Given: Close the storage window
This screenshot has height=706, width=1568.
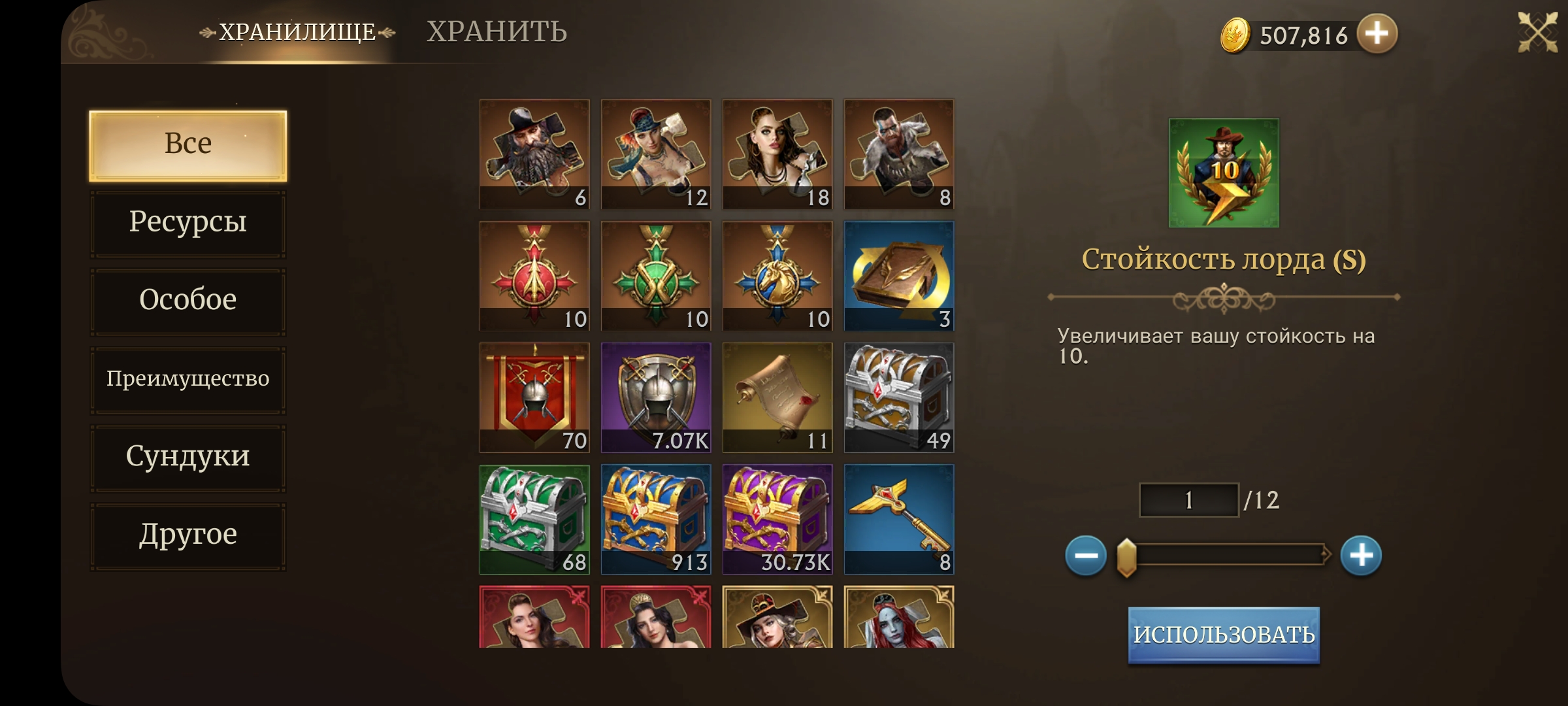Looking at the screenshot, I should click(1537, 31).
